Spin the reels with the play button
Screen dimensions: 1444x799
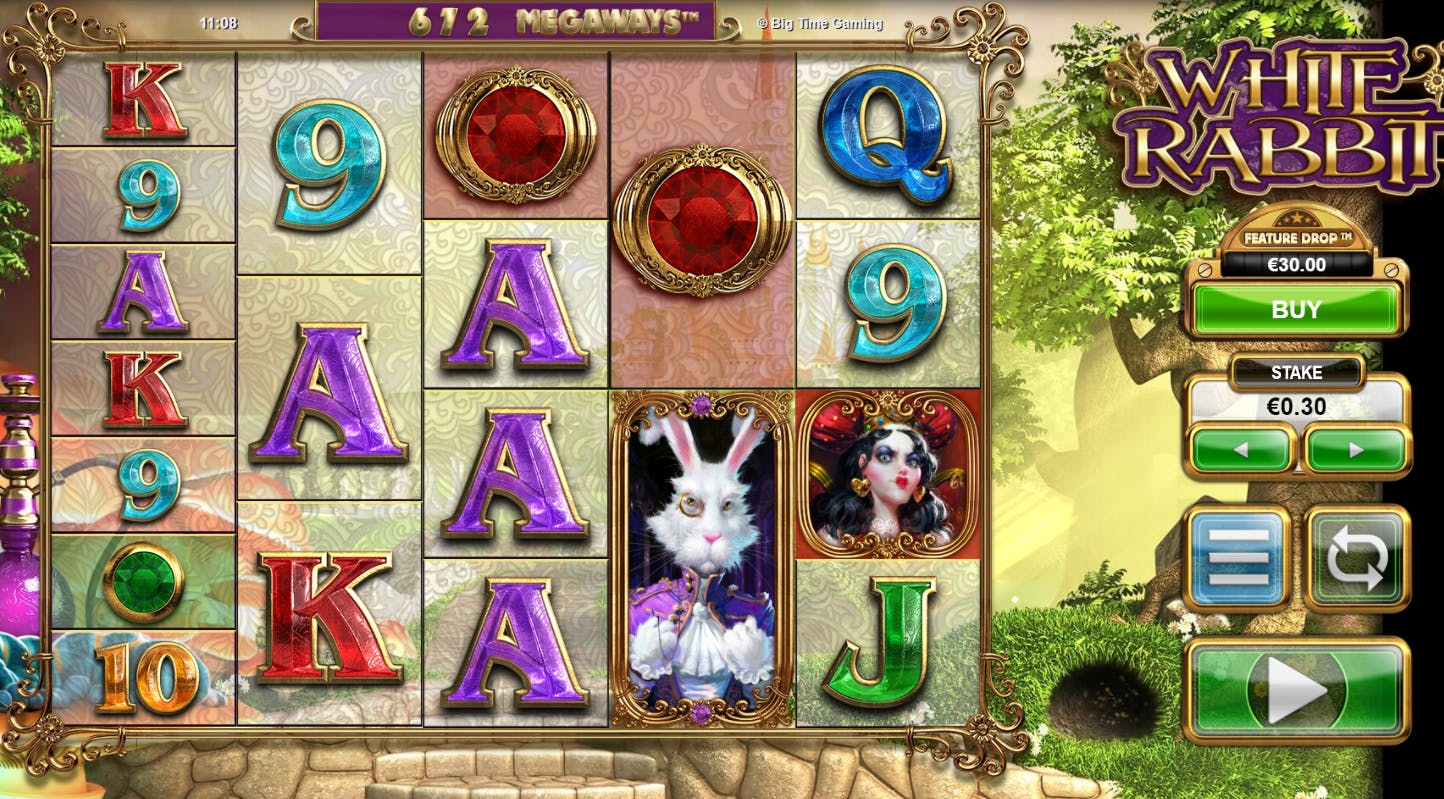(1296, 690)
